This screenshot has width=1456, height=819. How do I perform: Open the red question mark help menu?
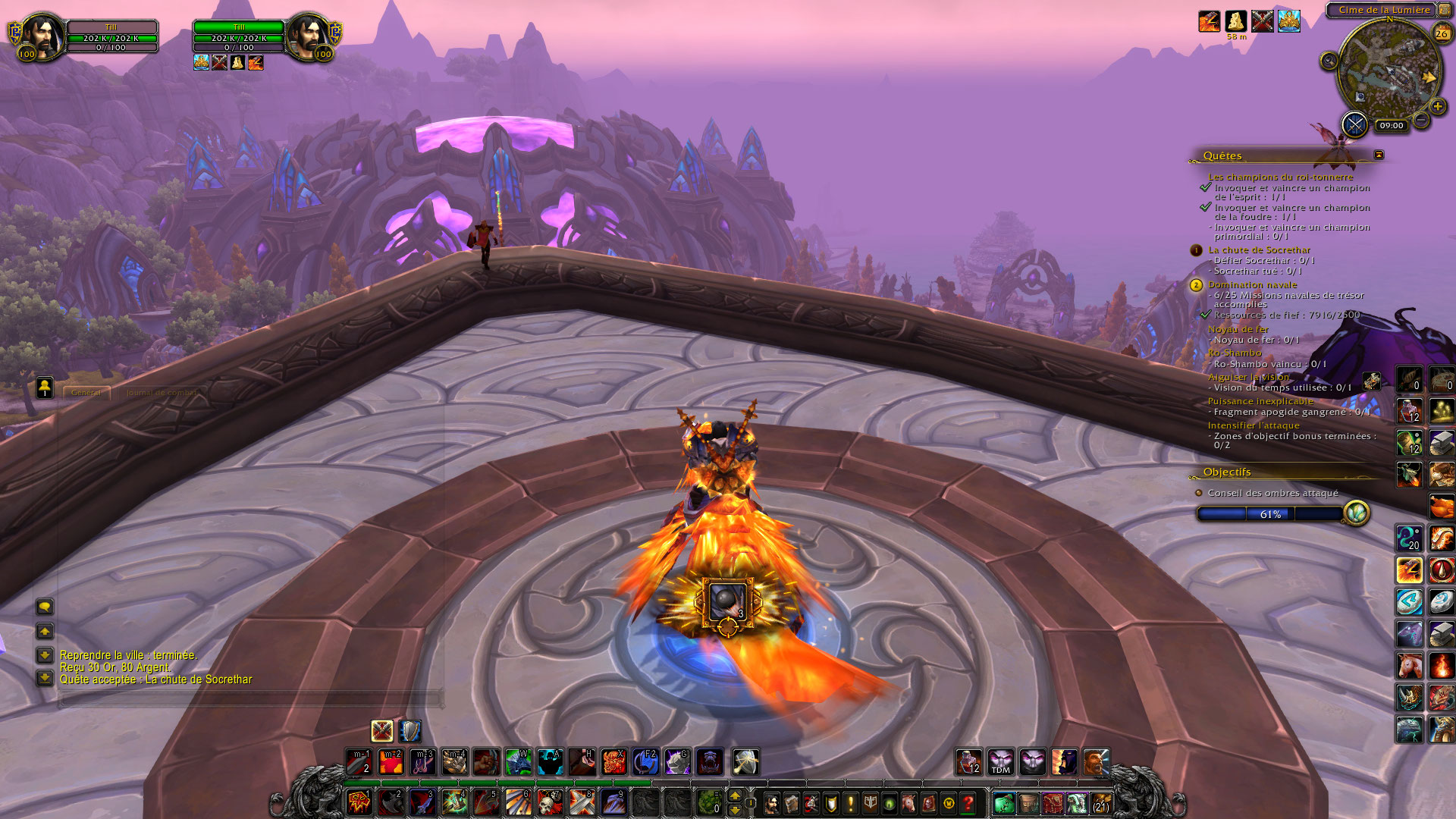(968, 802)
